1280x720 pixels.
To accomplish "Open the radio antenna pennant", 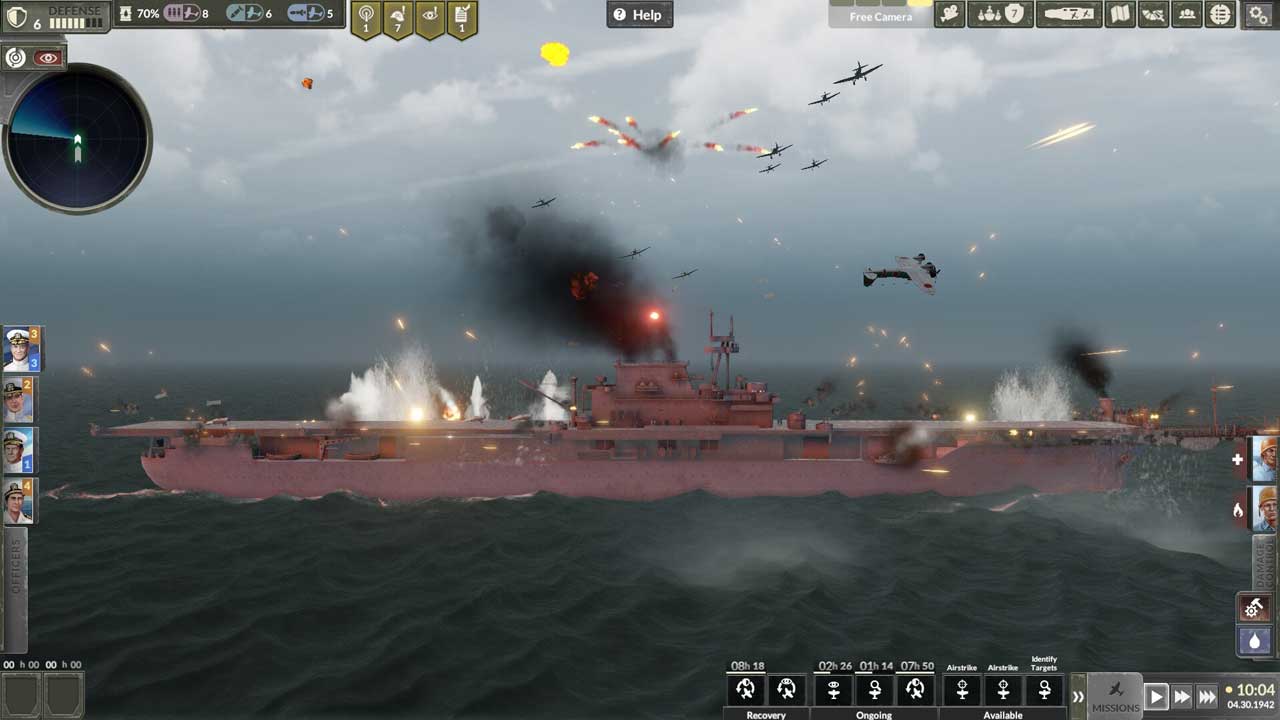I will 365,18.
